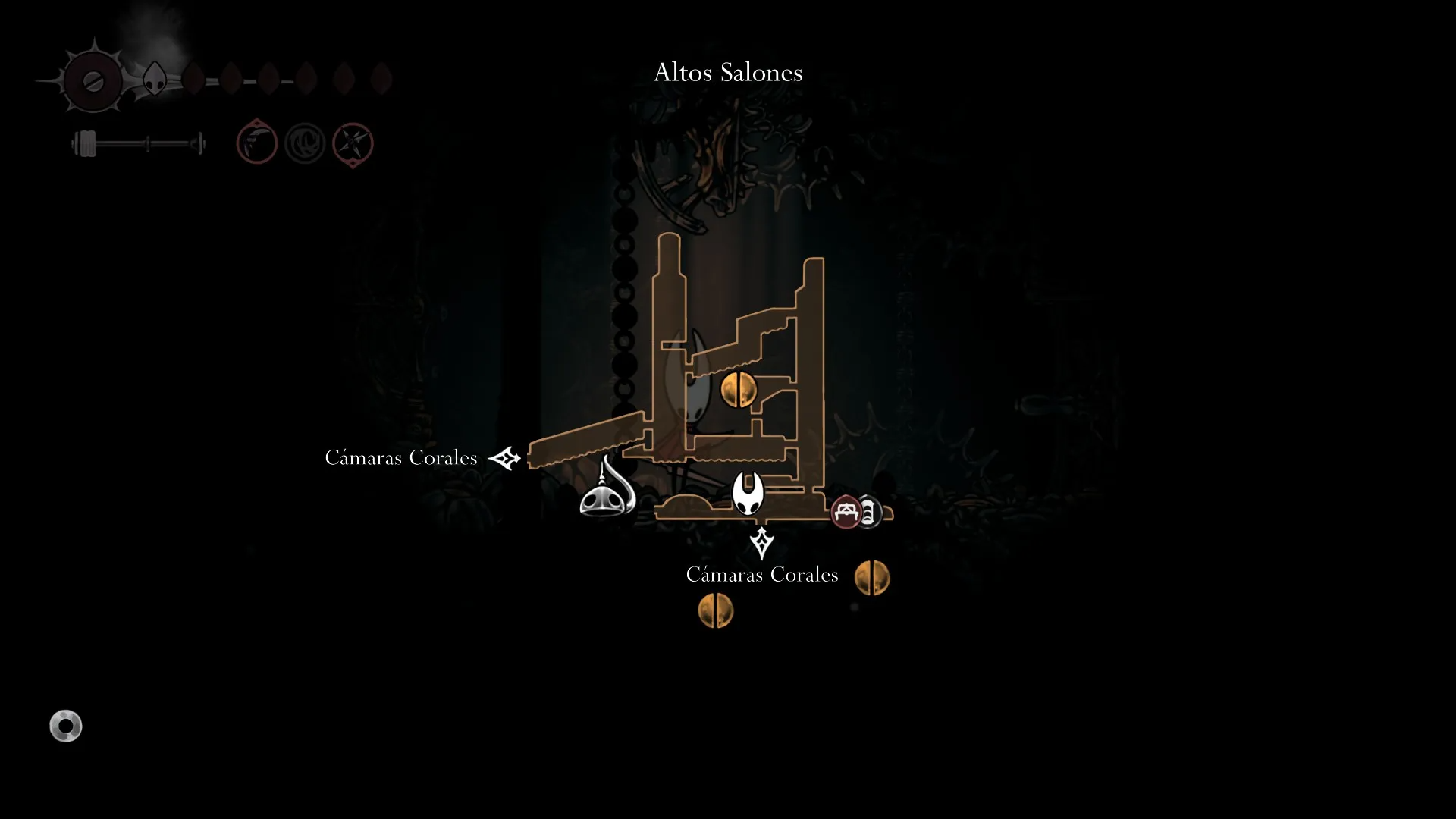Select the bell-shaped station map marker
Screen dimensions: 1456x819
607,491
